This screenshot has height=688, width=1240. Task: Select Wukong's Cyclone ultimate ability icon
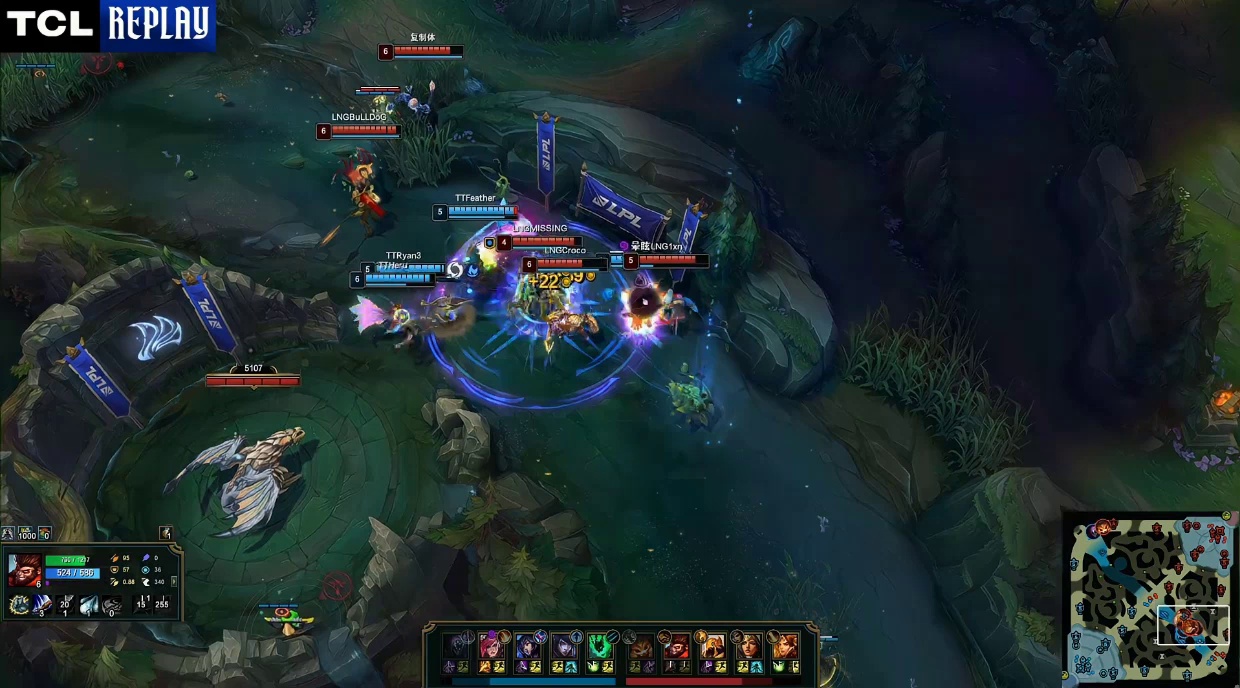112,604
